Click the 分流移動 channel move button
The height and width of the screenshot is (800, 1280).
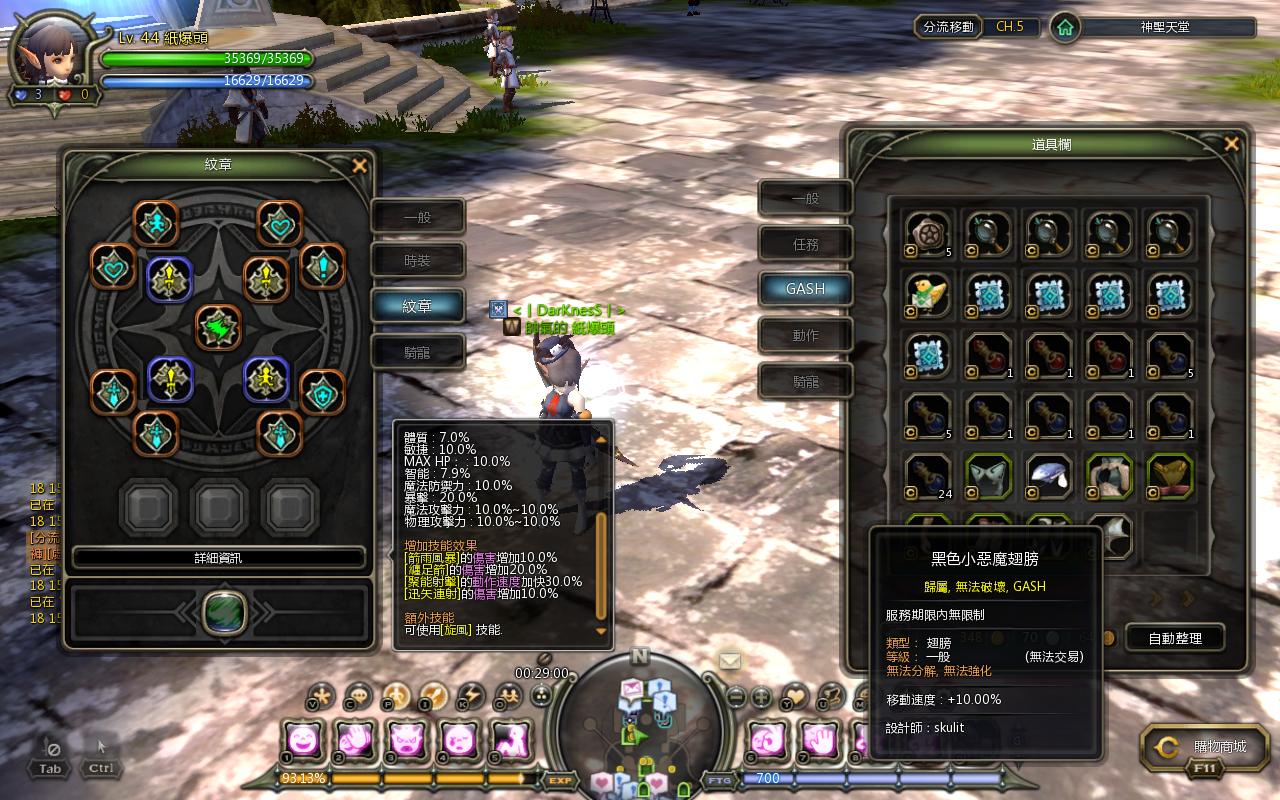(948, 27)
